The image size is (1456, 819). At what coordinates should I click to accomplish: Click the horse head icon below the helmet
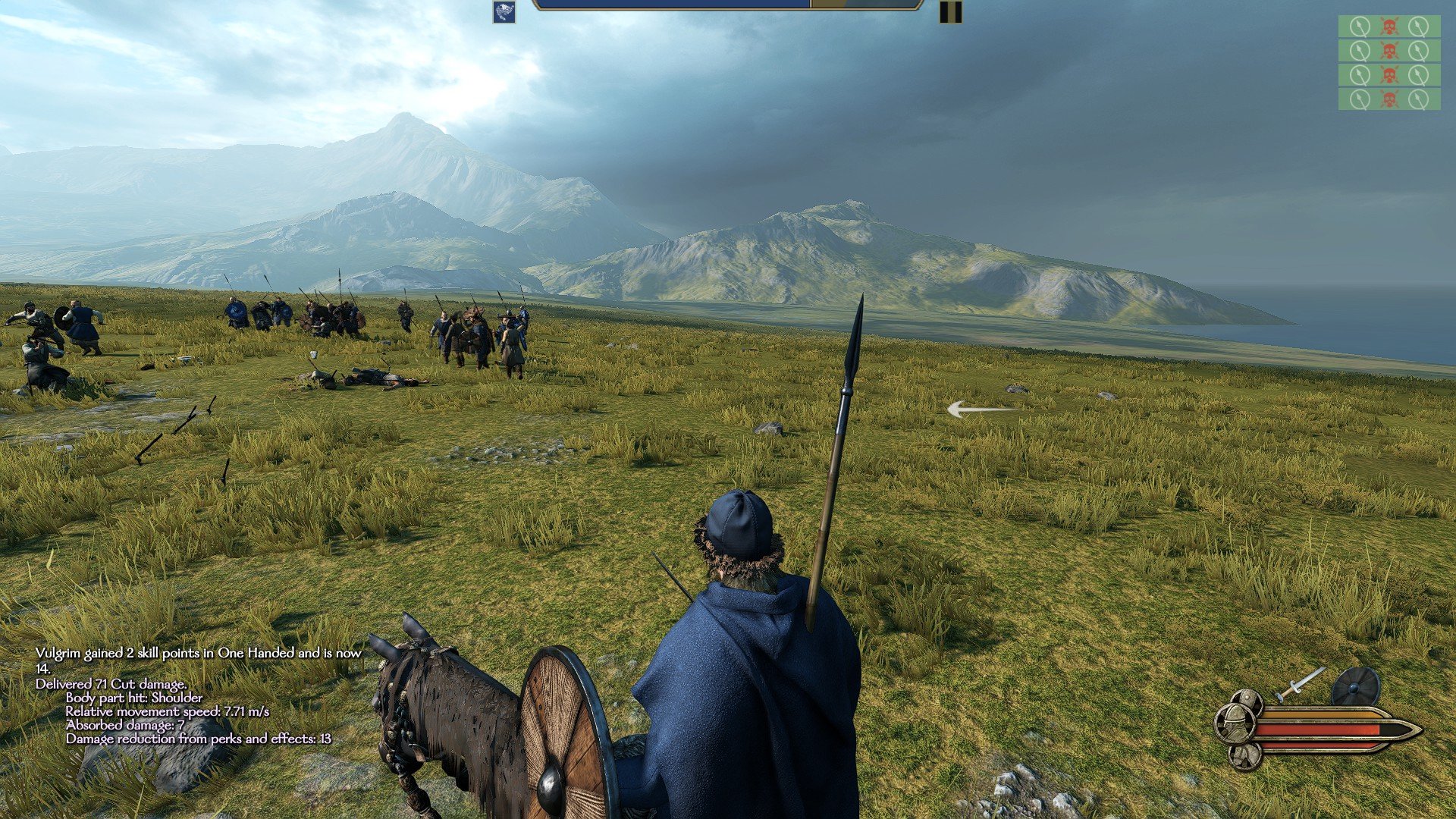(x=1244, y=755)
